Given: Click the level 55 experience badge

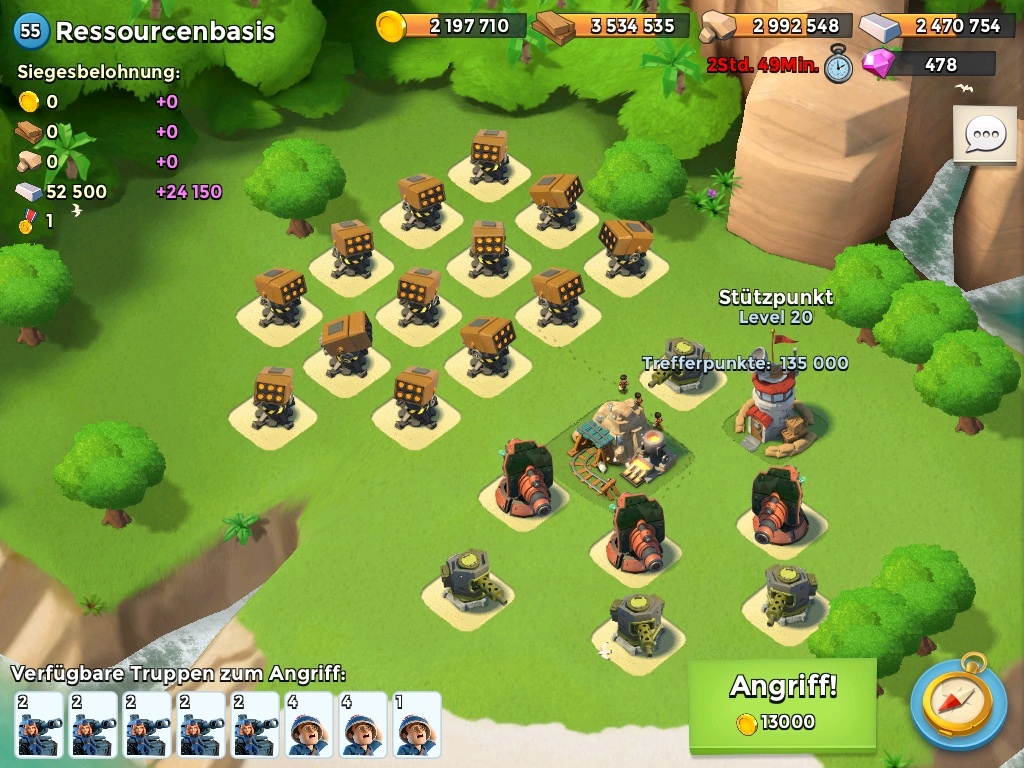Looking at the screenshot, I should (31, 30).
